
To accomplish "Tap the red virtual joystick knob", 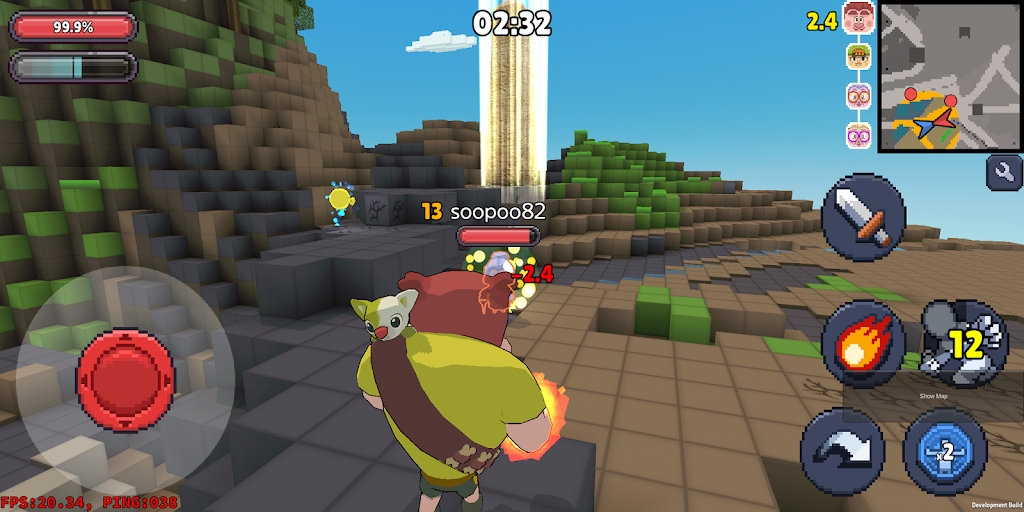I will [x=126, y=377].
